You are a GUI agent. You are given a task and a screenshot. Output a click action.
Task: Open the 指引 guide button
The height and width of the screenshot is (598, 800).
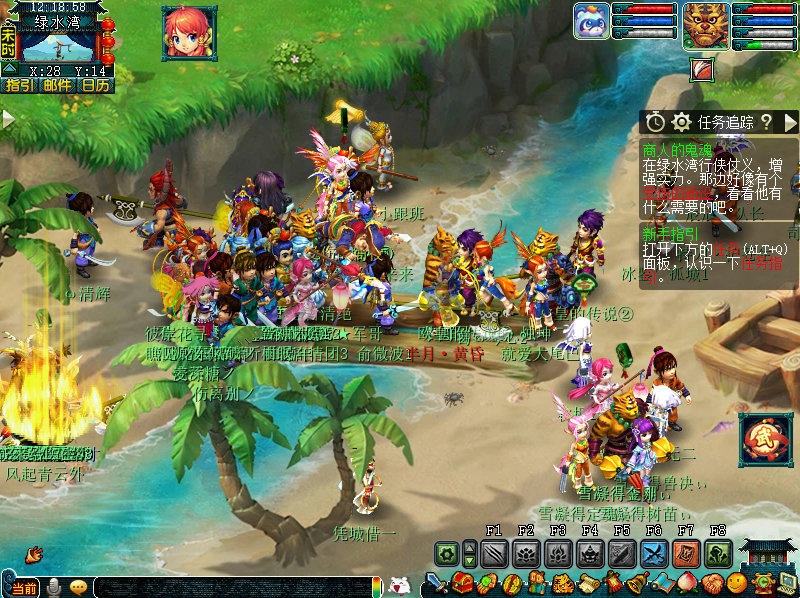point(19,86)
